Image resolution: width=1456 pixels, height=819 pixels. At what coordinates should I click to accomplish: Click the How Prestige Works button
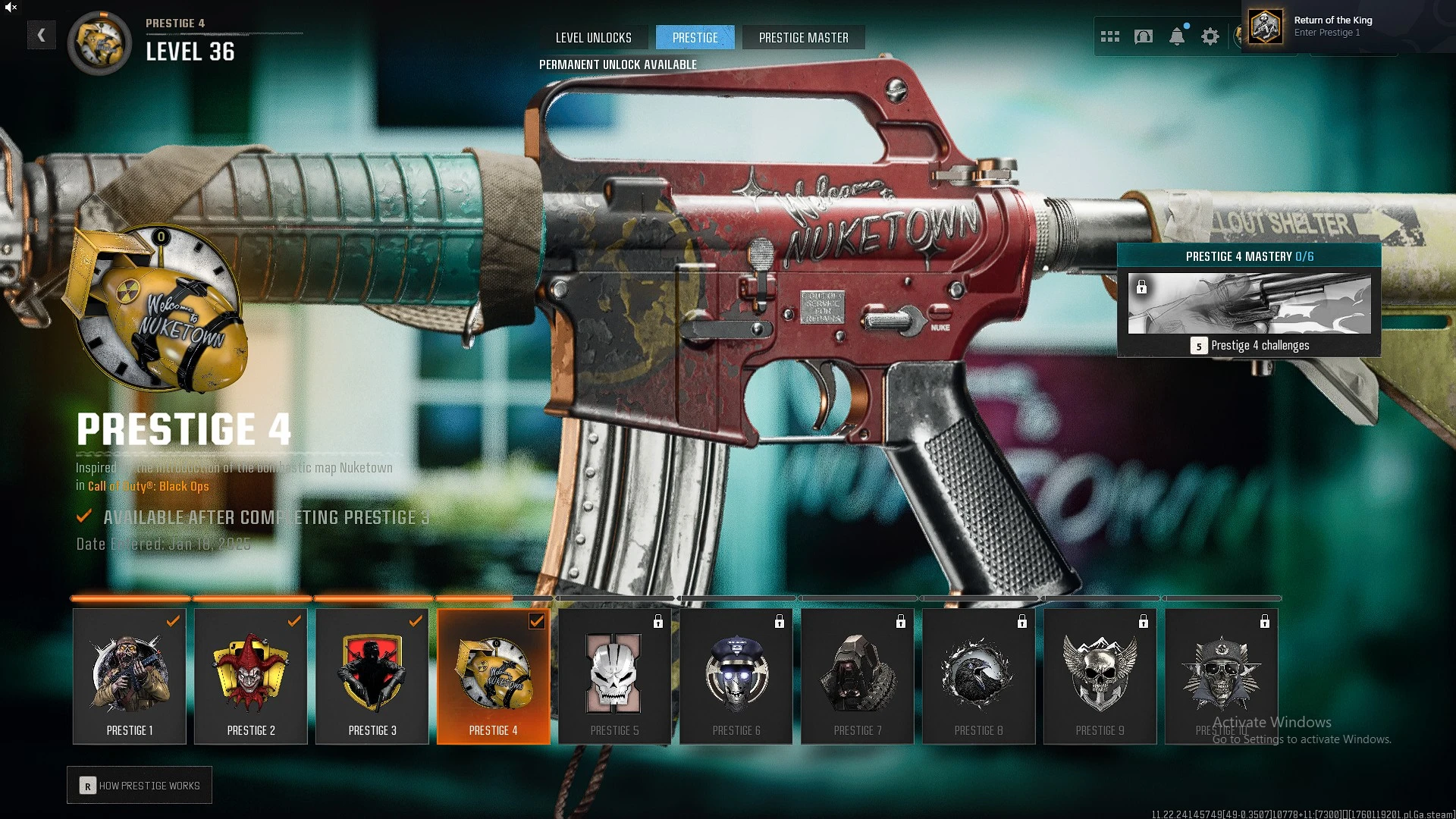(140, 786)
